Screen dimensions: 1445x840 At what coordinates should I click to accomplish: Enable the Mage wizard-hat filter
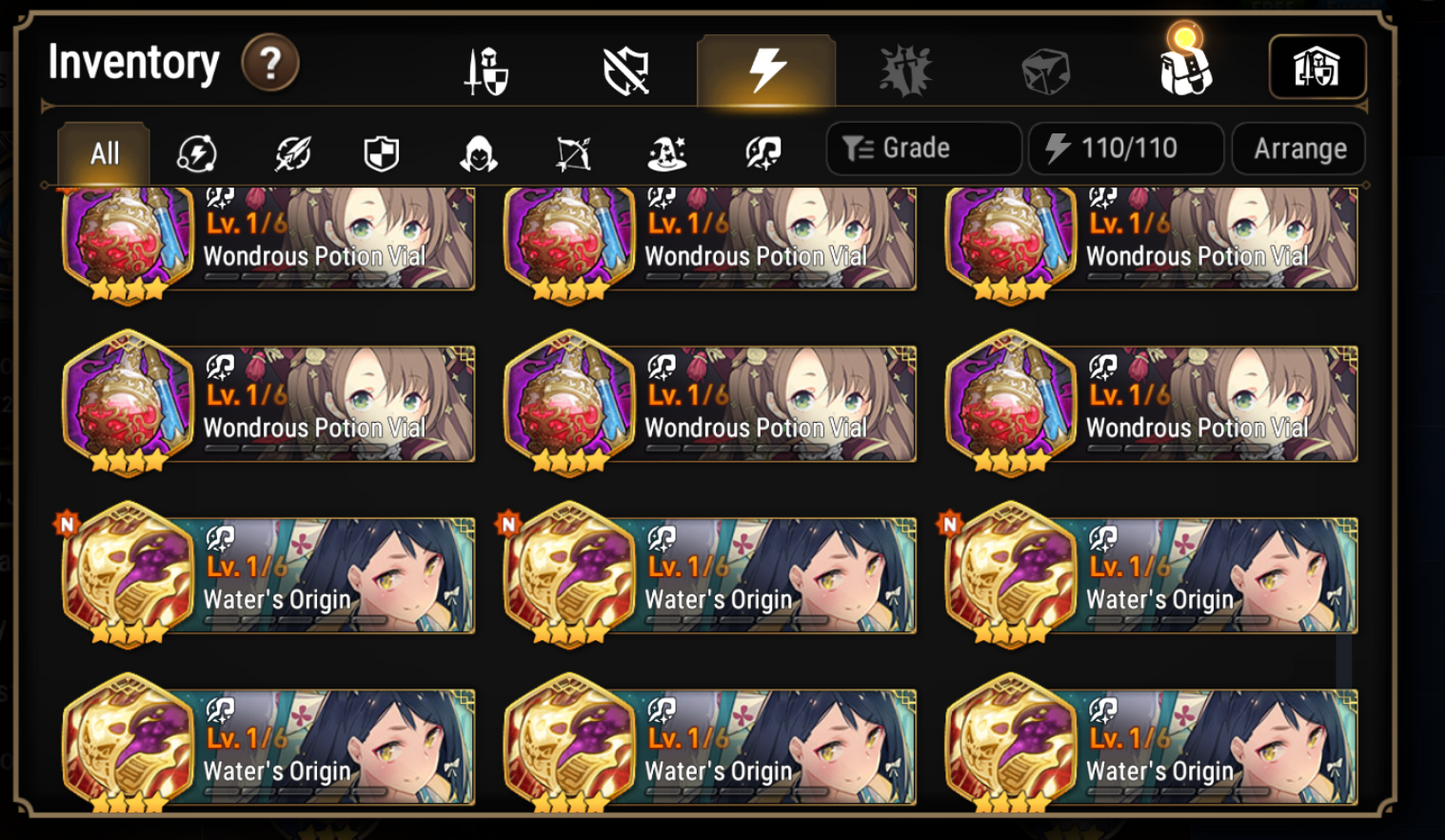667,153
